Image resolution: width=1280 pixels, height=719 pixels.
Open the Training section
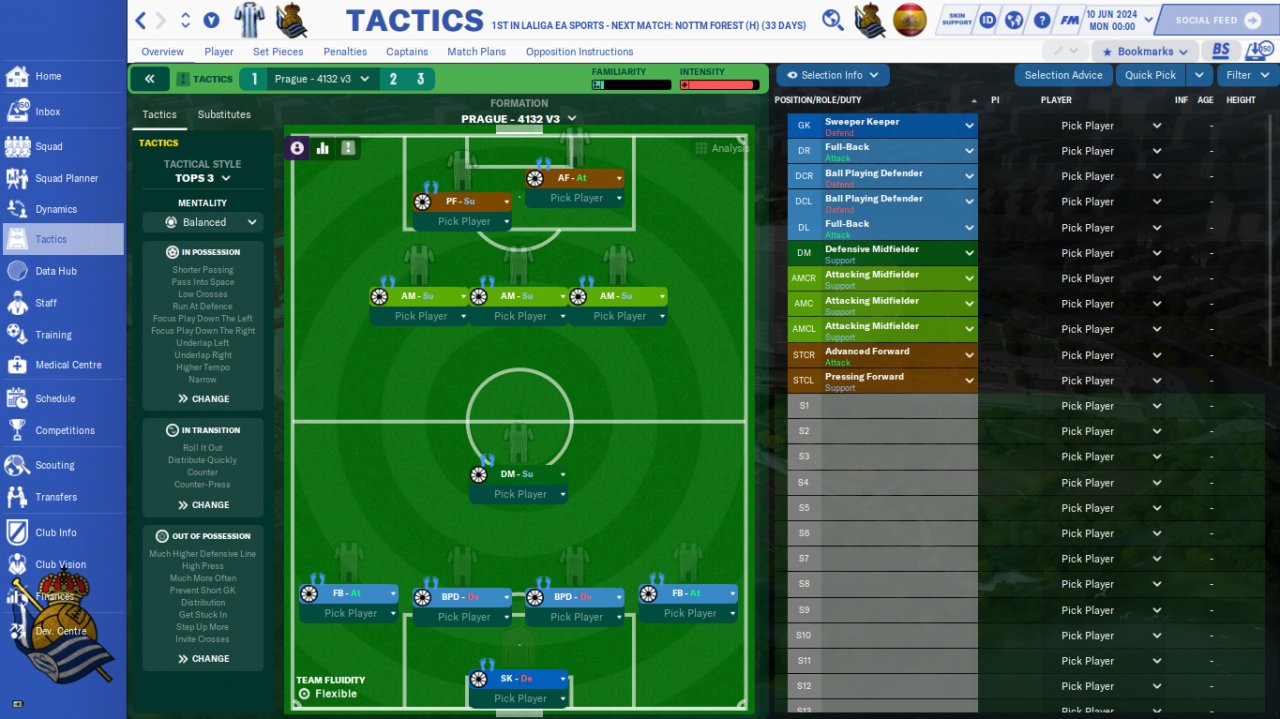pyautogui.click(x=53, y=335)
